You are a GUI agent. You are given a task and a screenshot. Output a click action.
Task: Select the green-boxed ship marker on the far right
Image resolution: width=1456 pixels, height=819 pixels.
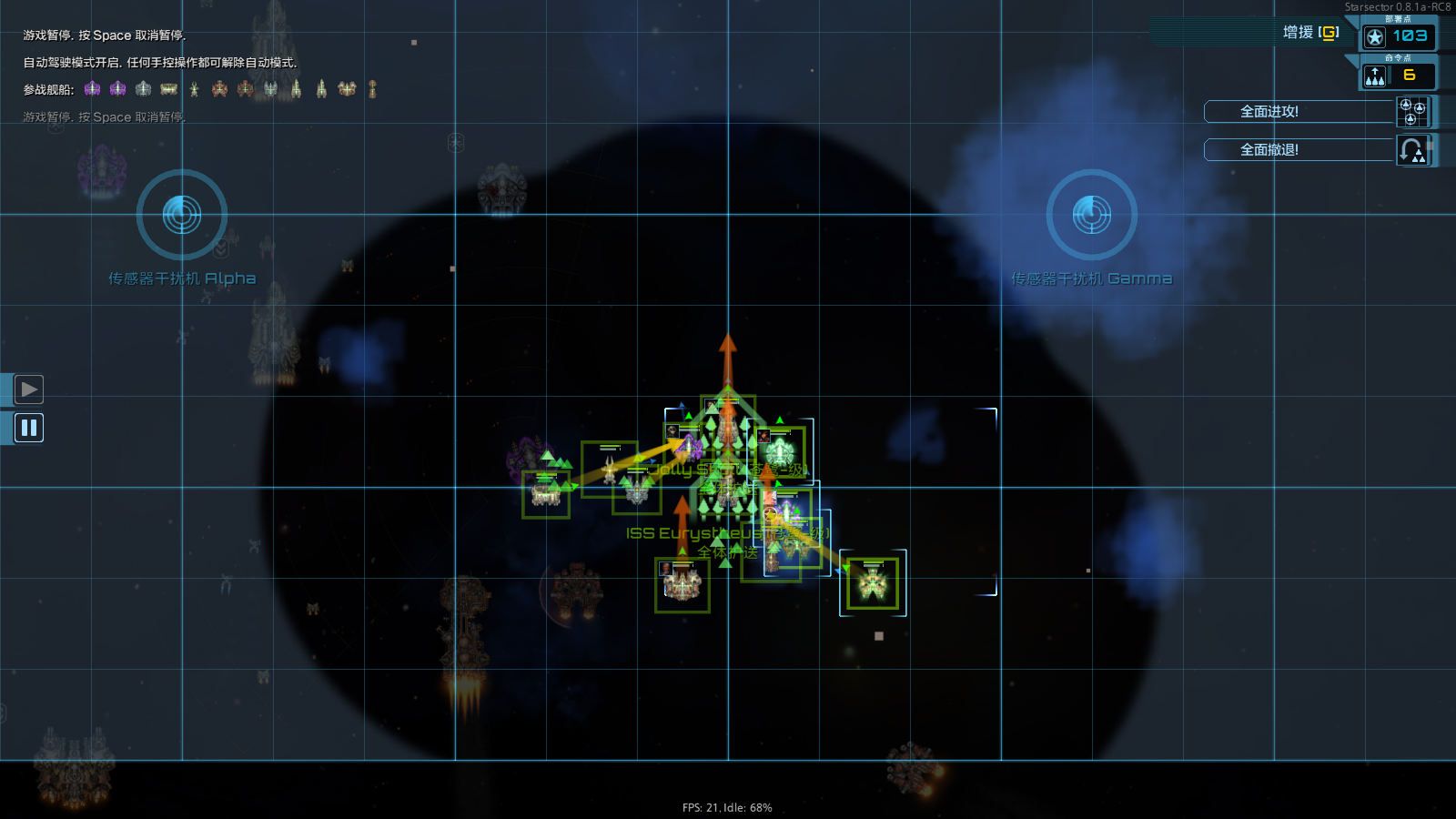coord(872,583)
